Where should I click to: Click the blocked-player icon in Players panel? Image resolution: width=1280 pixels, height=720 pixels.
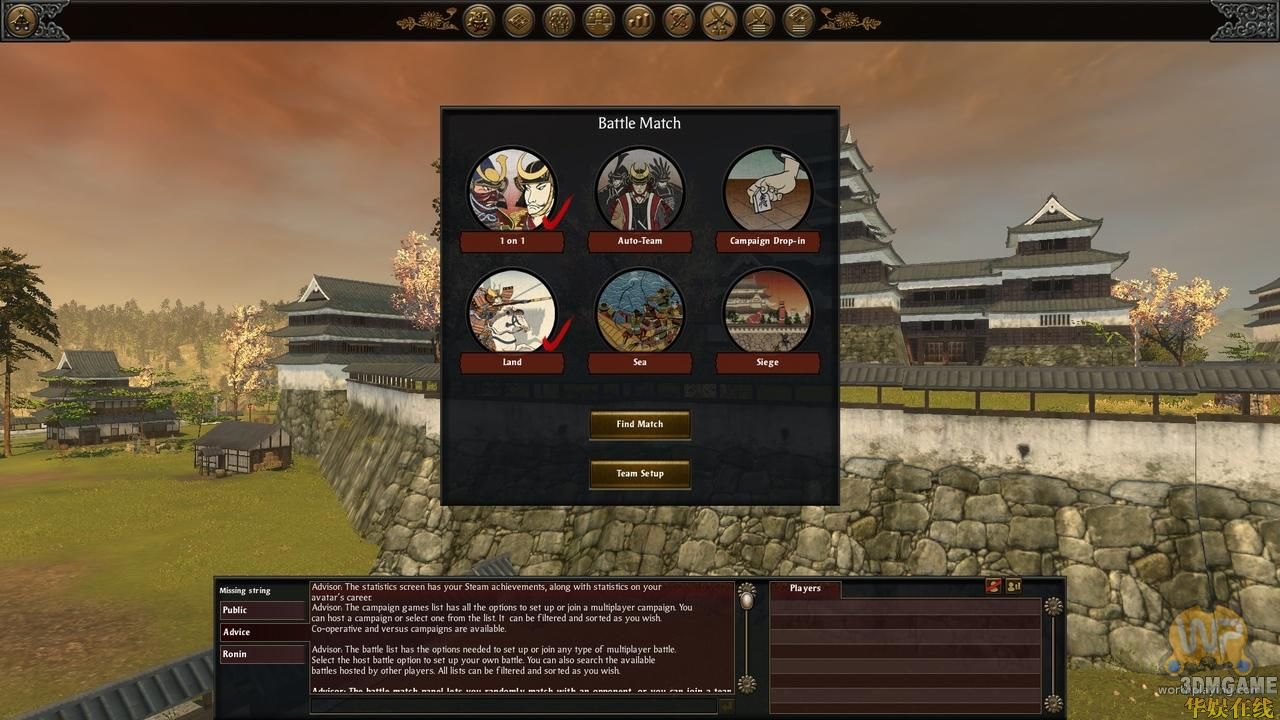point(993,587)
